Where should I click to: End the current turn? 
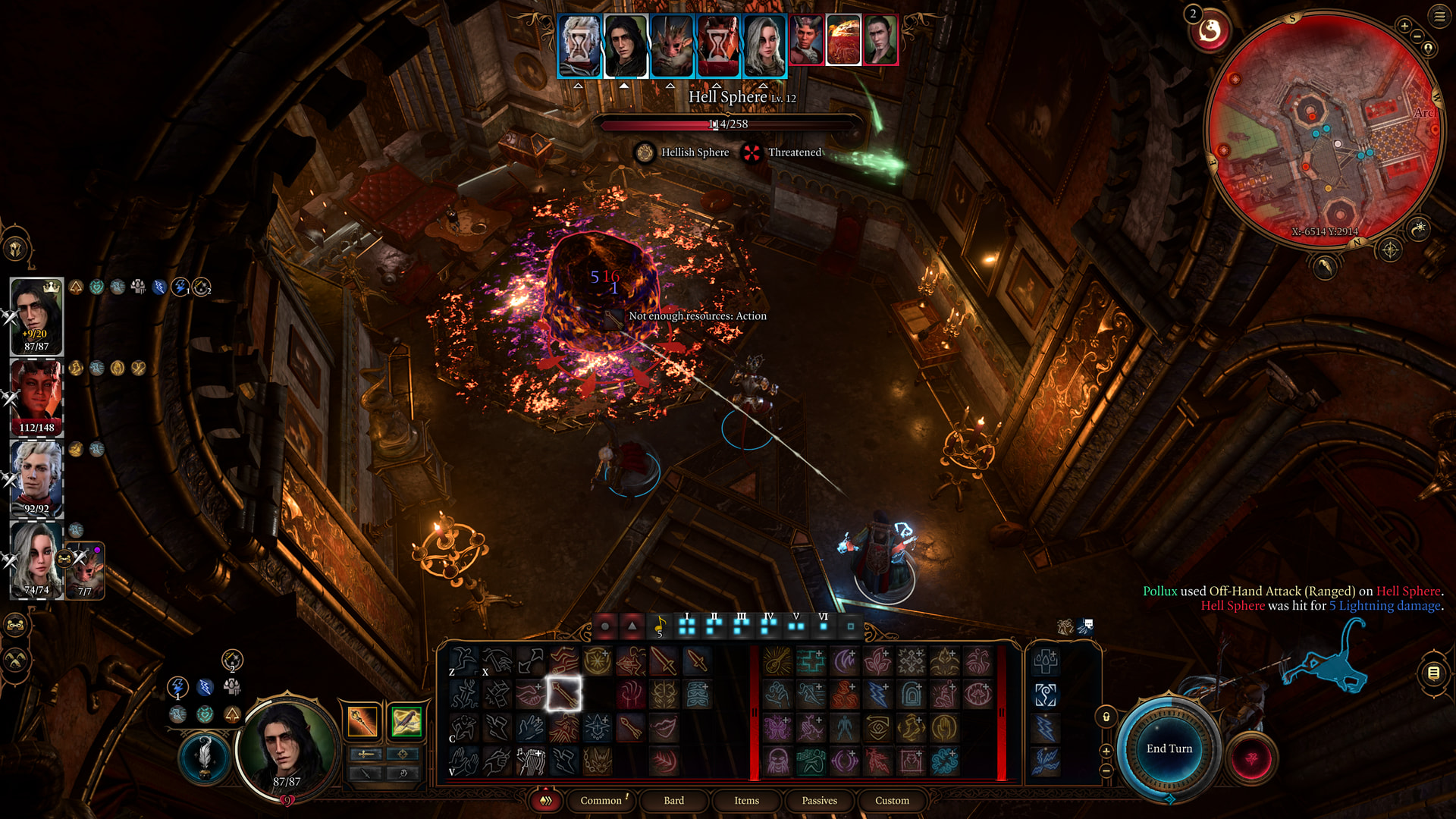pyautogui.click(x=1169, y=748)
